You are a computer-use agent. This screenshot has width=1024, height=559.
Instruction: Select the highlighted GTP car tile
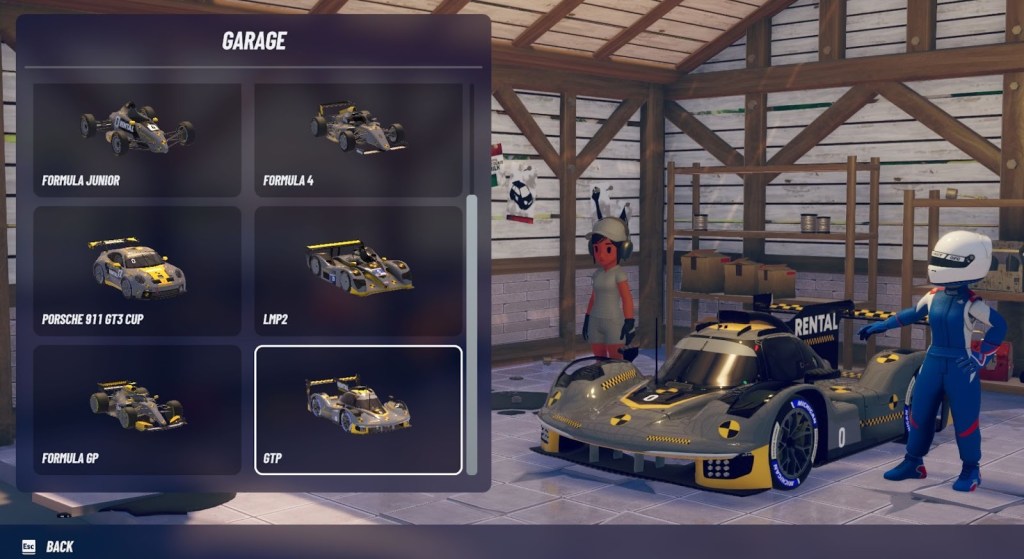tap(358, 409)
